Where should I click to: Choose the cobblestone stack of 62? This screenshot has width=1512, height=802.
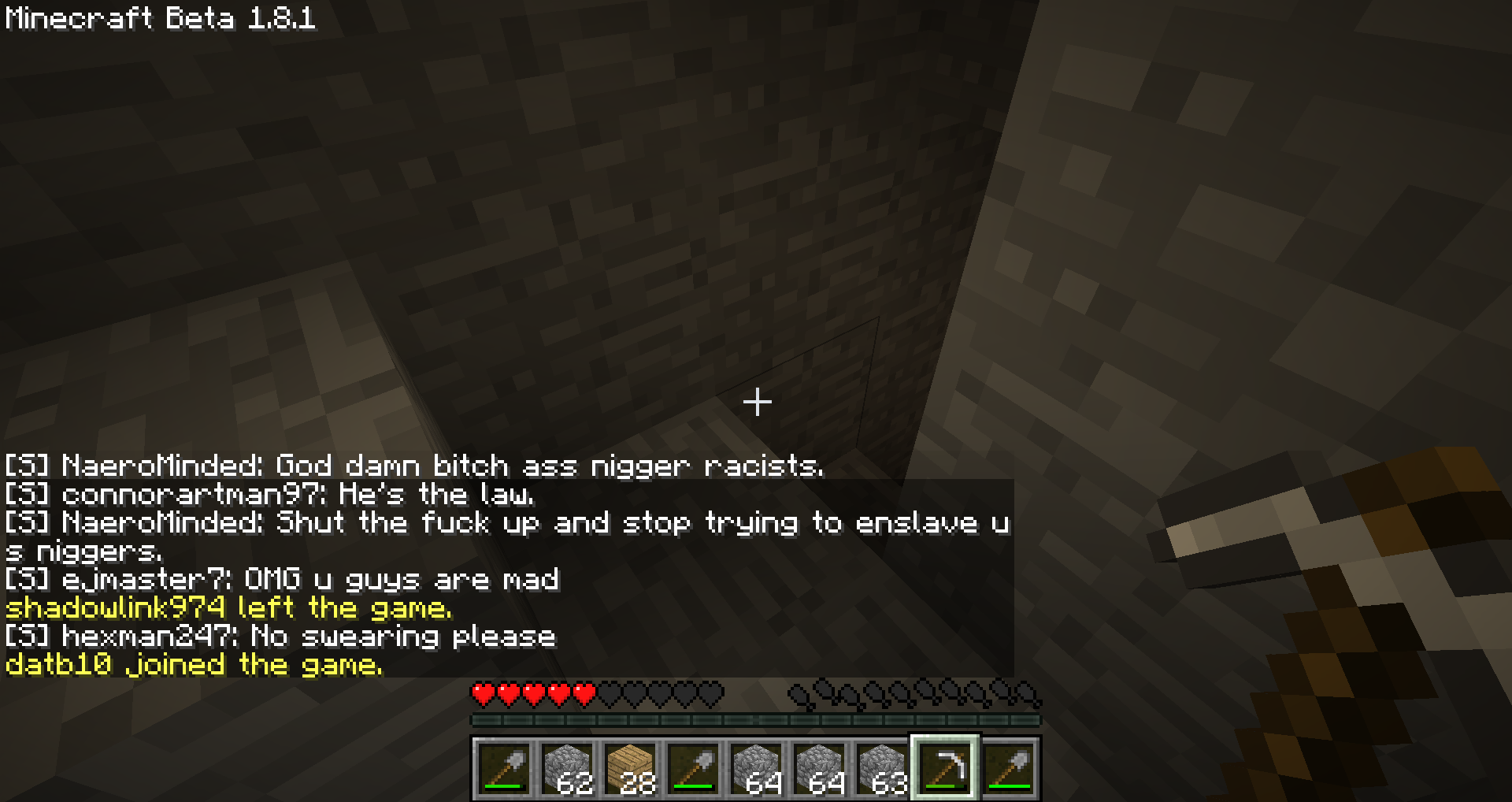coord(568,768)
